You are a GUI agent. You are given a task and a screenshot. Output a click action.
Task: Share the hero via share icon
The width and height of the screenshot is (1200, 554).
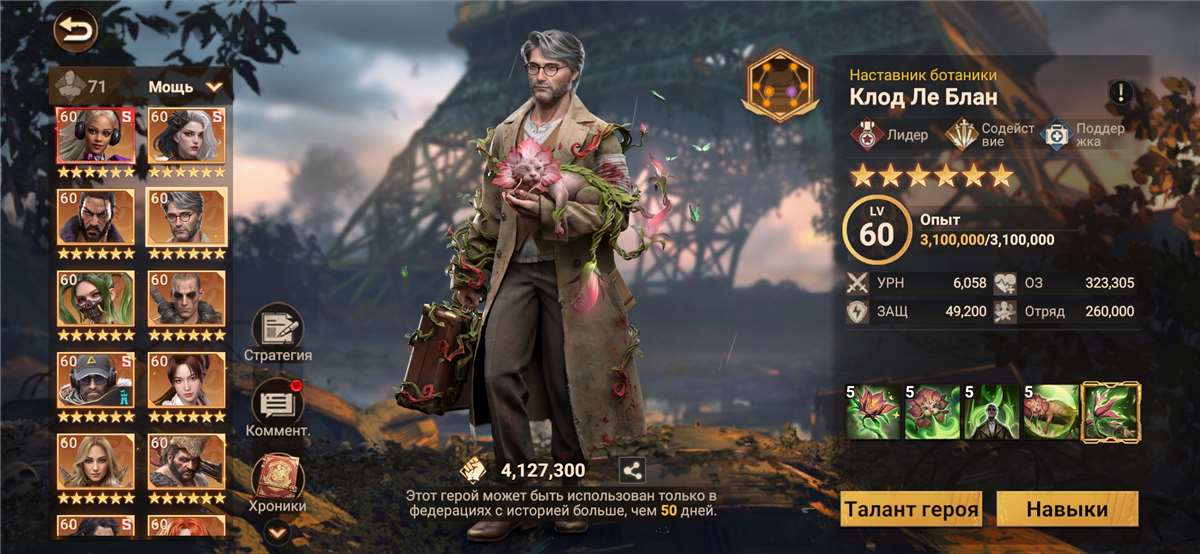pos(631,470)
